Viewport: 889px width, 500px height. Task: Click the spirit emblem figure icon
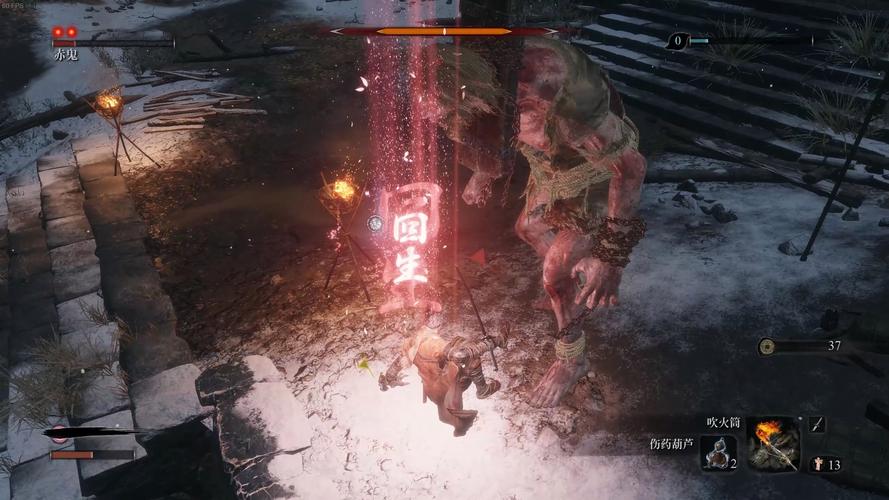(x=817, y=465)
